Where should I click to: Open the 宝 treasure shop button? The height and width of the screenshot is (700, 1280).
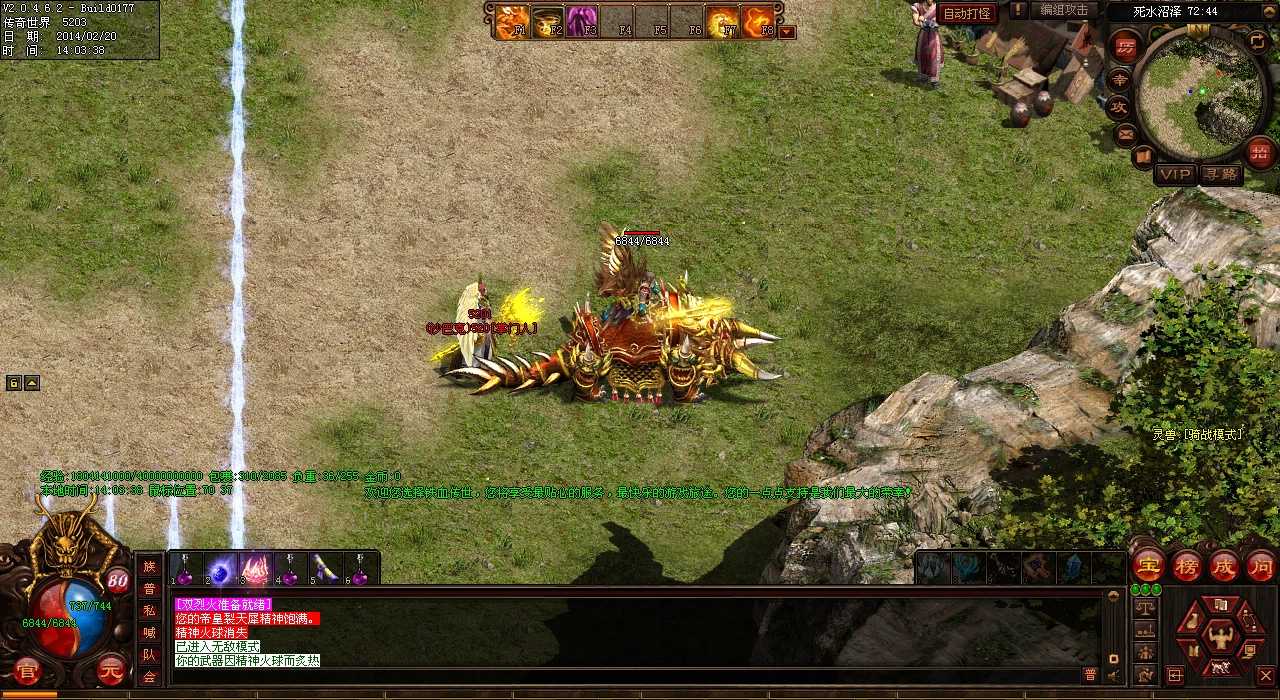(1147, 566)
